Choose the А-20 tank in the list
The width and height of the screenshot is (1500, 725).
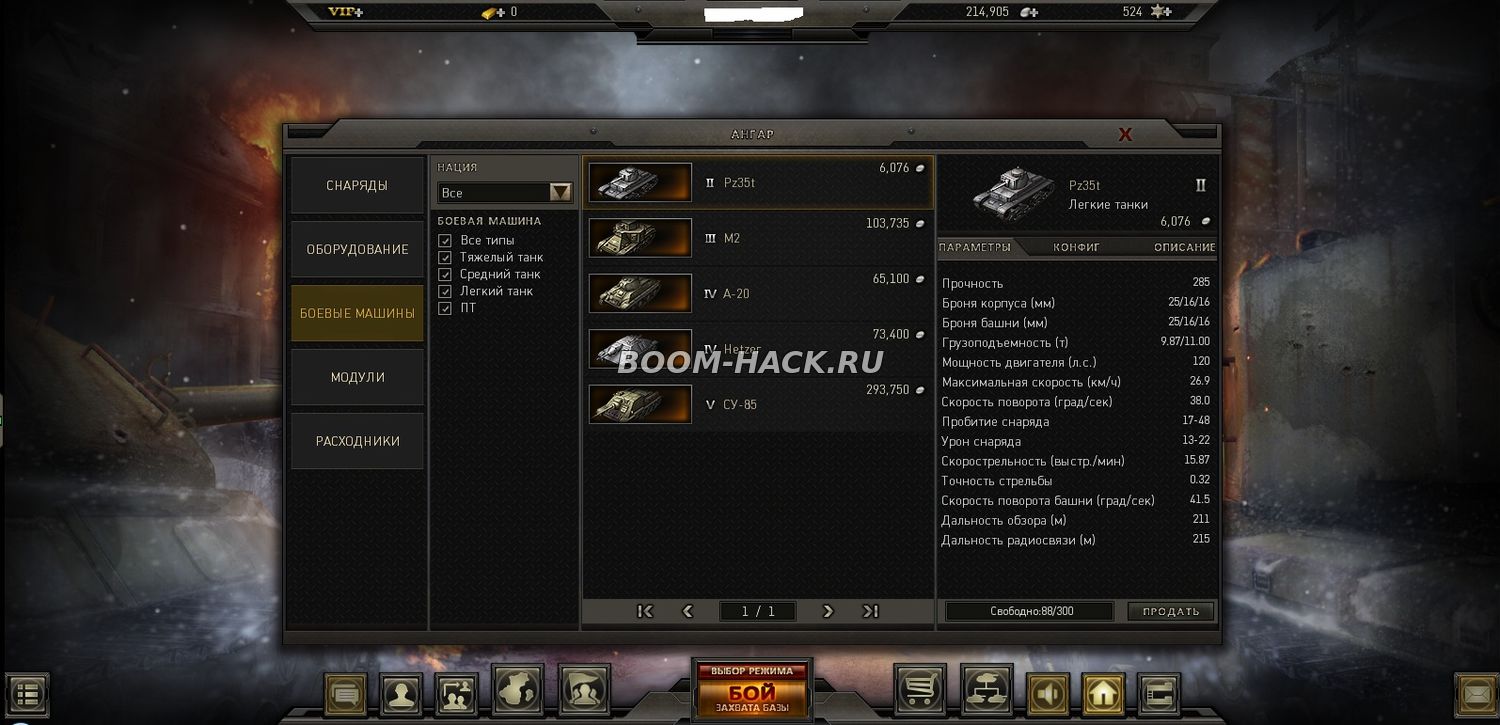coord(758,294)
